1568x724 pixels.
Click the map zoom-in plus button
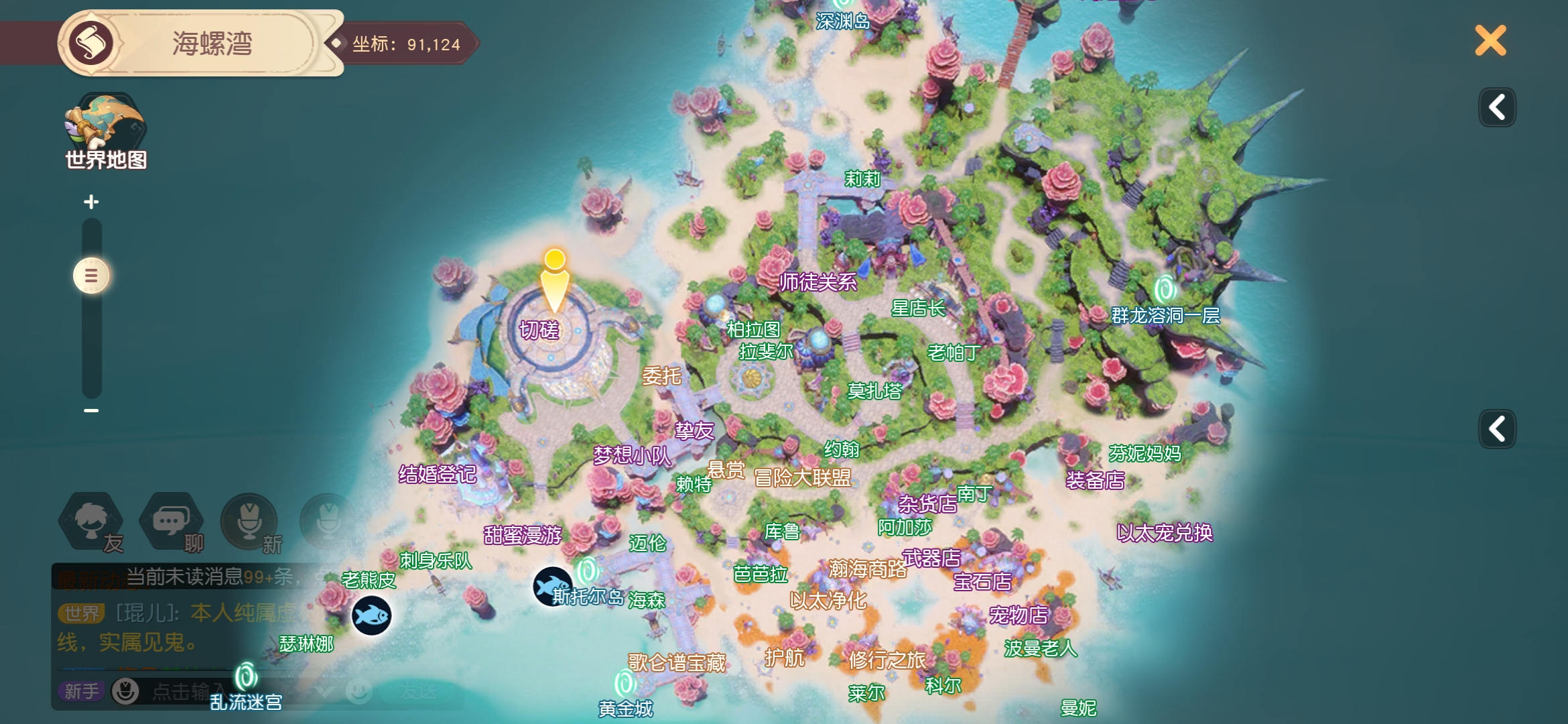tap(91, 202)
